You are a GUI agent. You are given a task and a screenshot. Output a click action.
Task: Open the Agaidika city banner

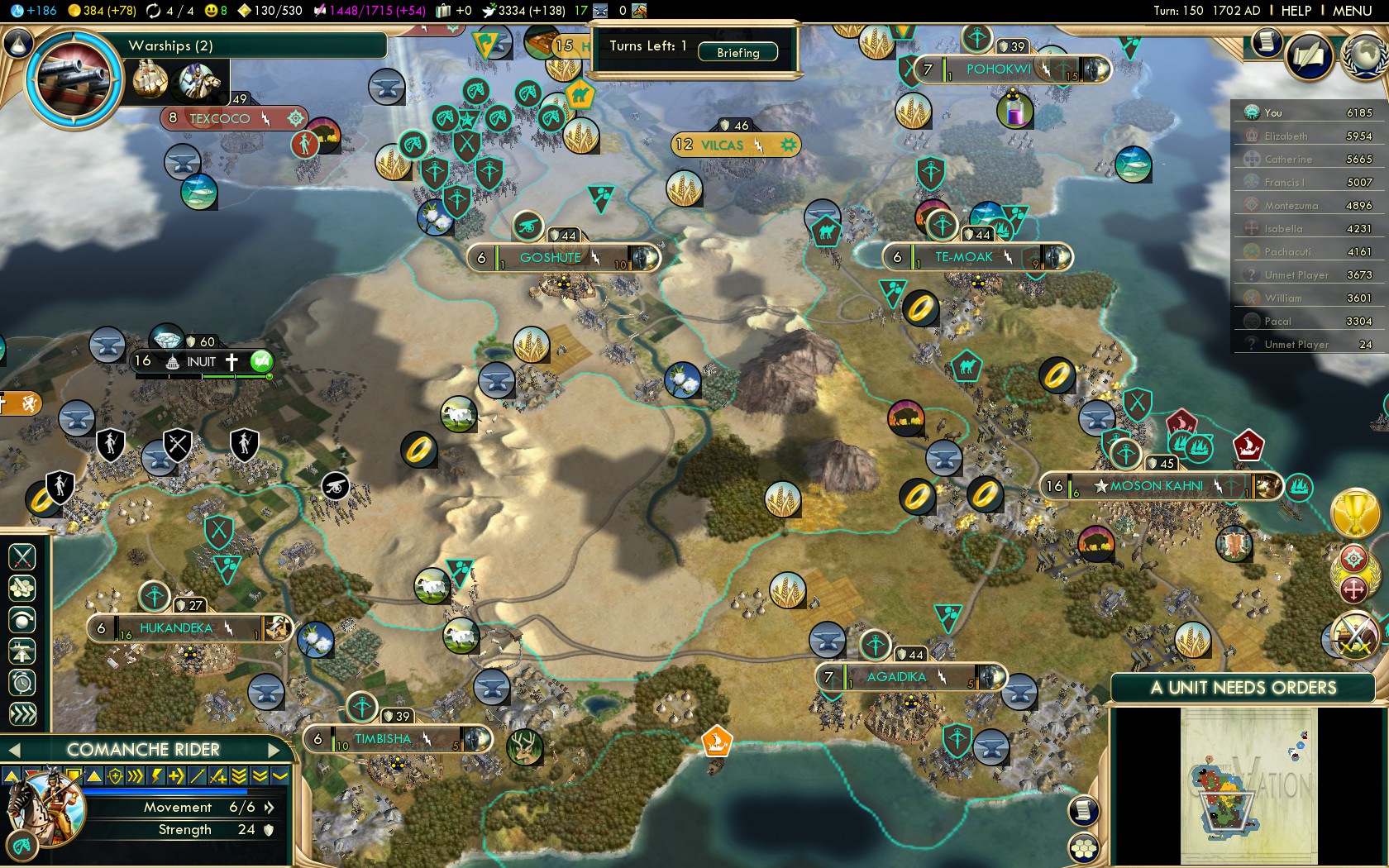coord(896,678)
